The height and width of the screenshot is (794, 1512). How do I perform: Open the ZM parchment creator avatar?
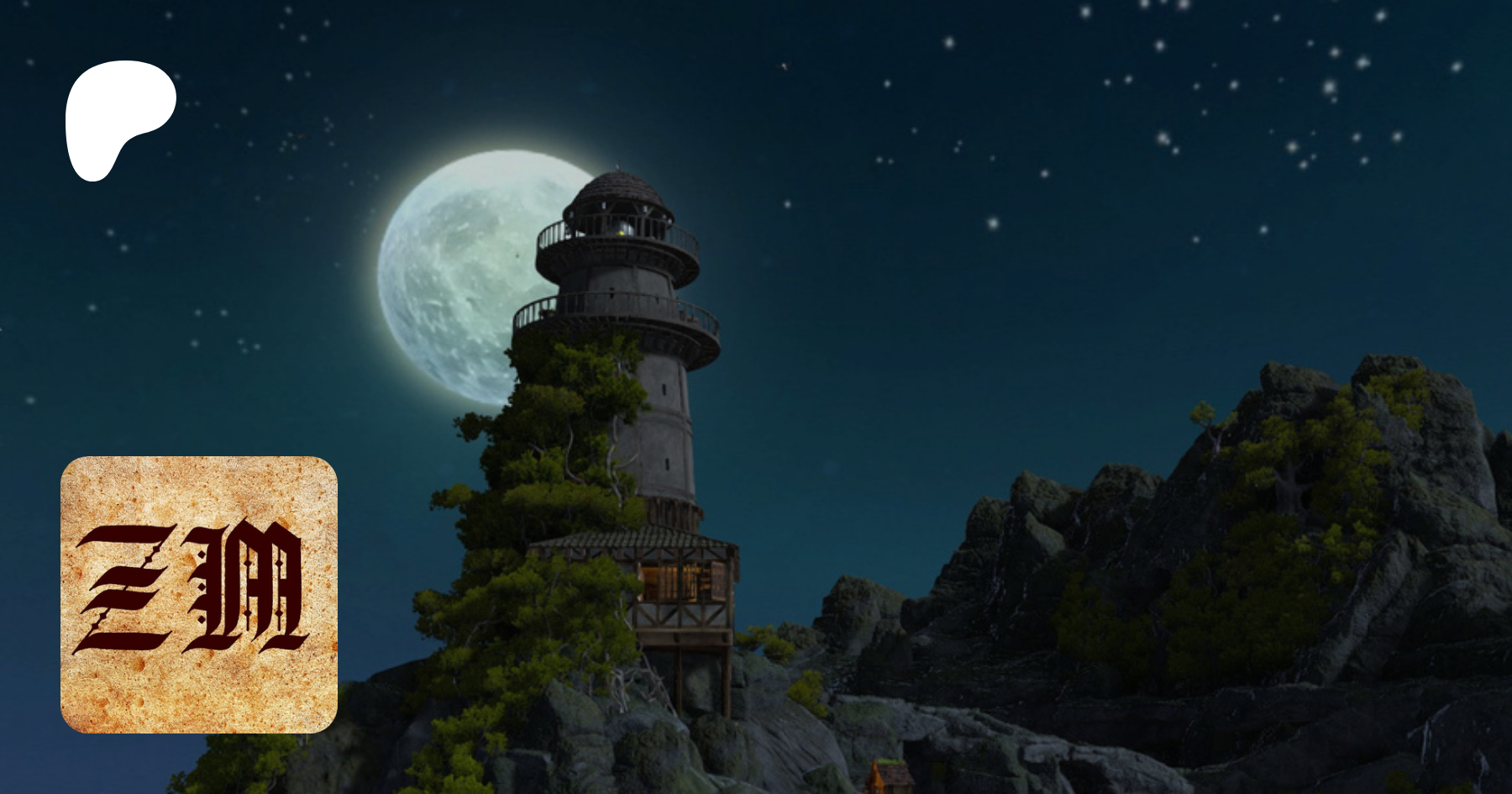199,594
